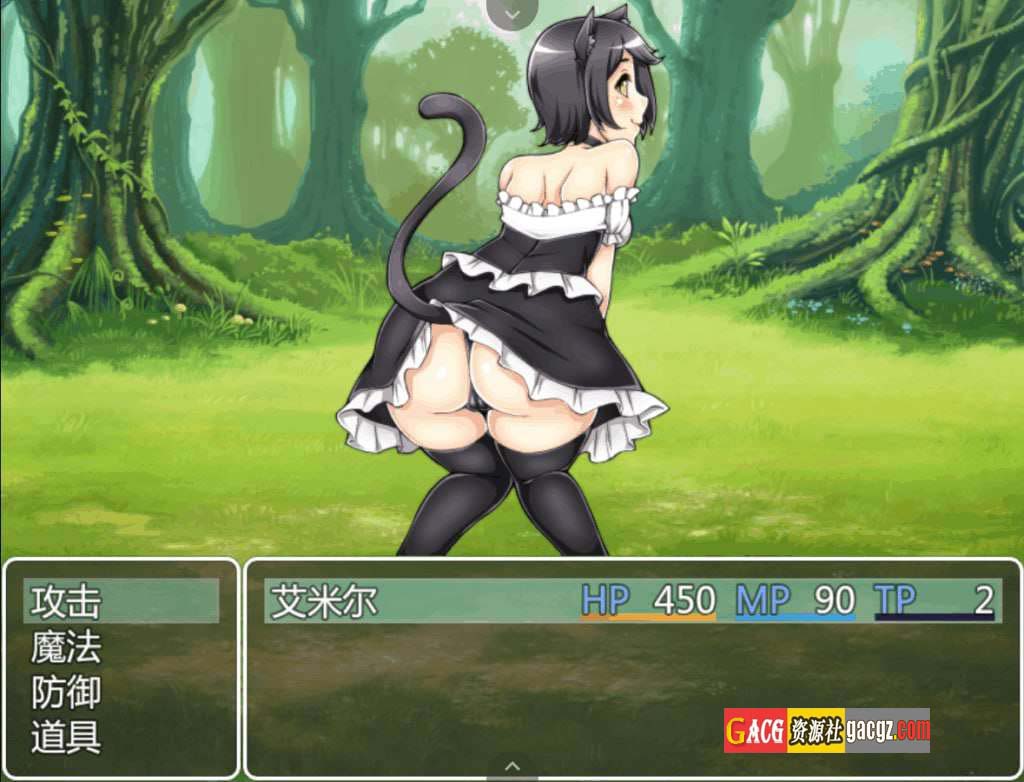Click the bottom chevron-up overlay arrow
The height and width of the screenshot is (782, 1024).
[x=512, y=767]
